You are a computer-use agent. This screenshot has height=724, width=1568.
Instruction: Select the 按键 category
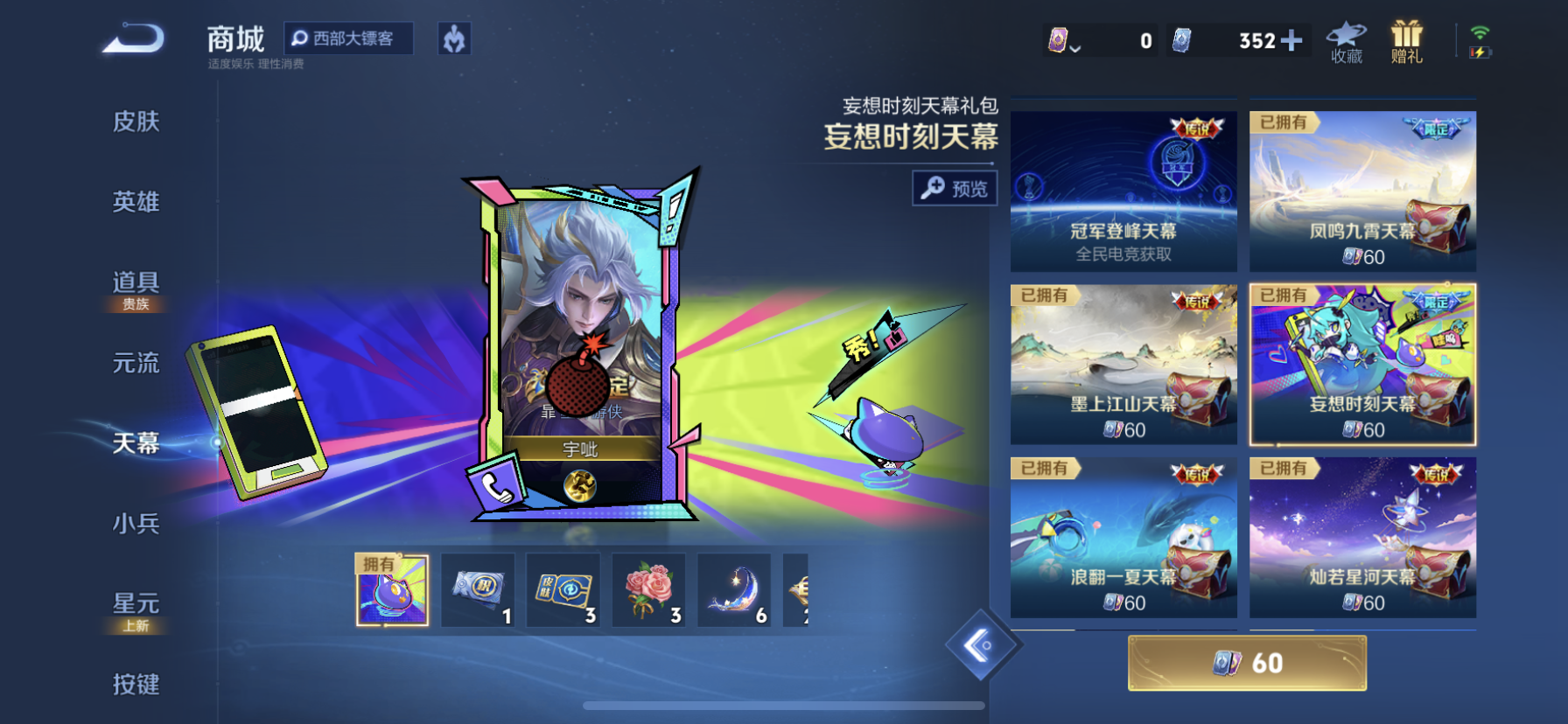[136, 684]
